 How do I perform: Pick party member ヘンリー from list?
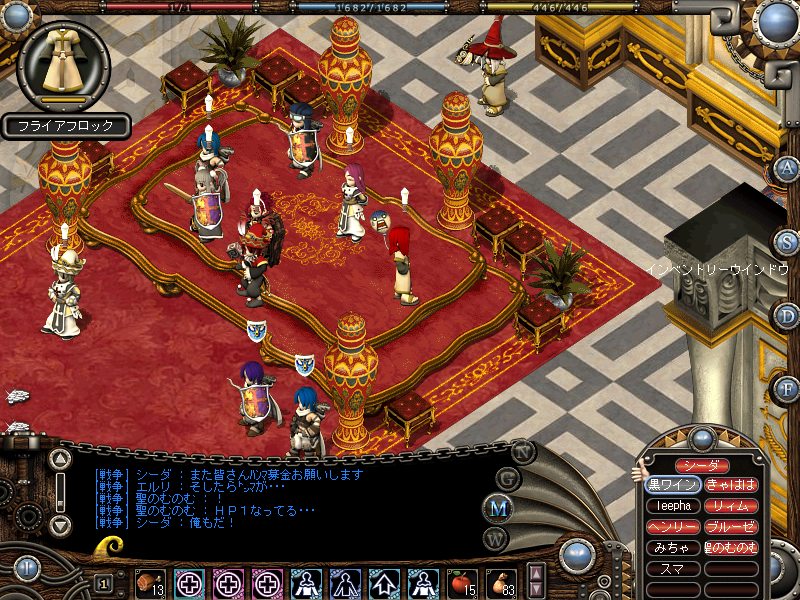coord(672,527)
